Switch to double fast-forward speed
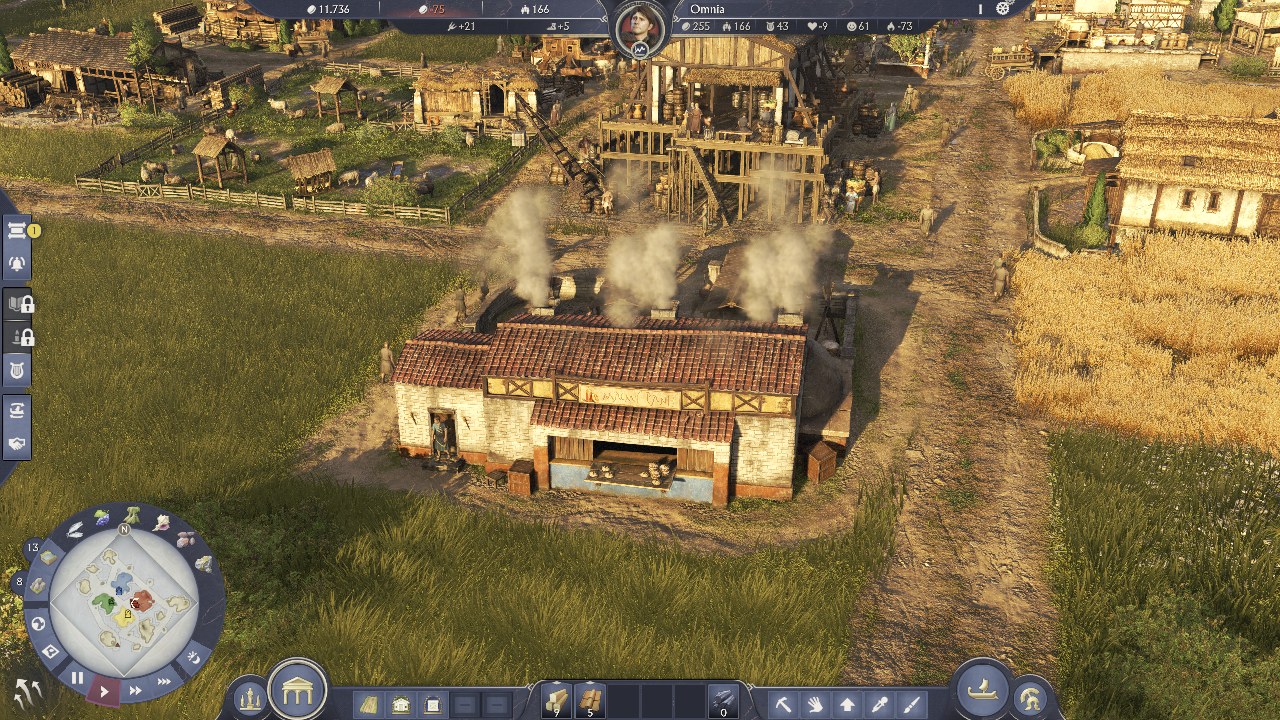1280x720 pixels. coord(135,690)
